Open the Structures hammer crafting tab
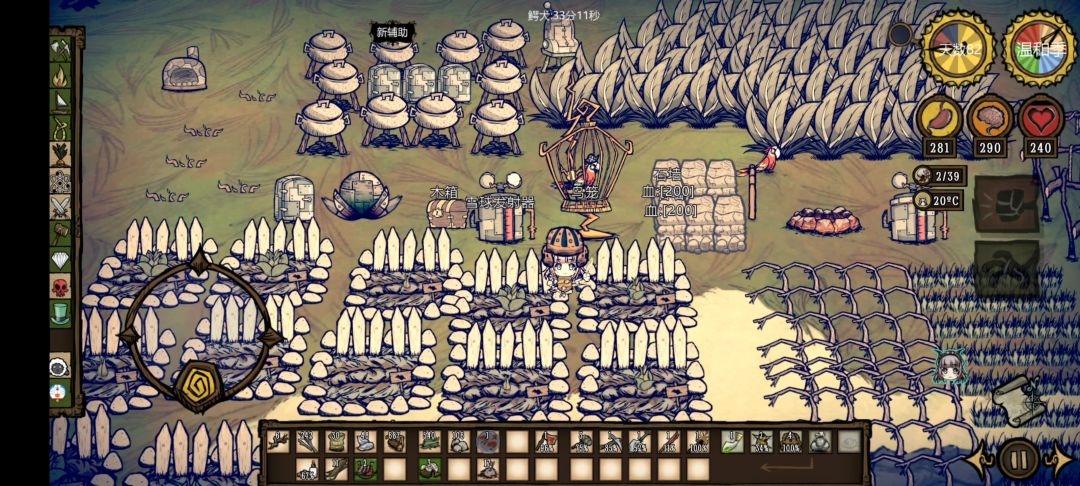1080x486 pixels. tap(62, 233)
